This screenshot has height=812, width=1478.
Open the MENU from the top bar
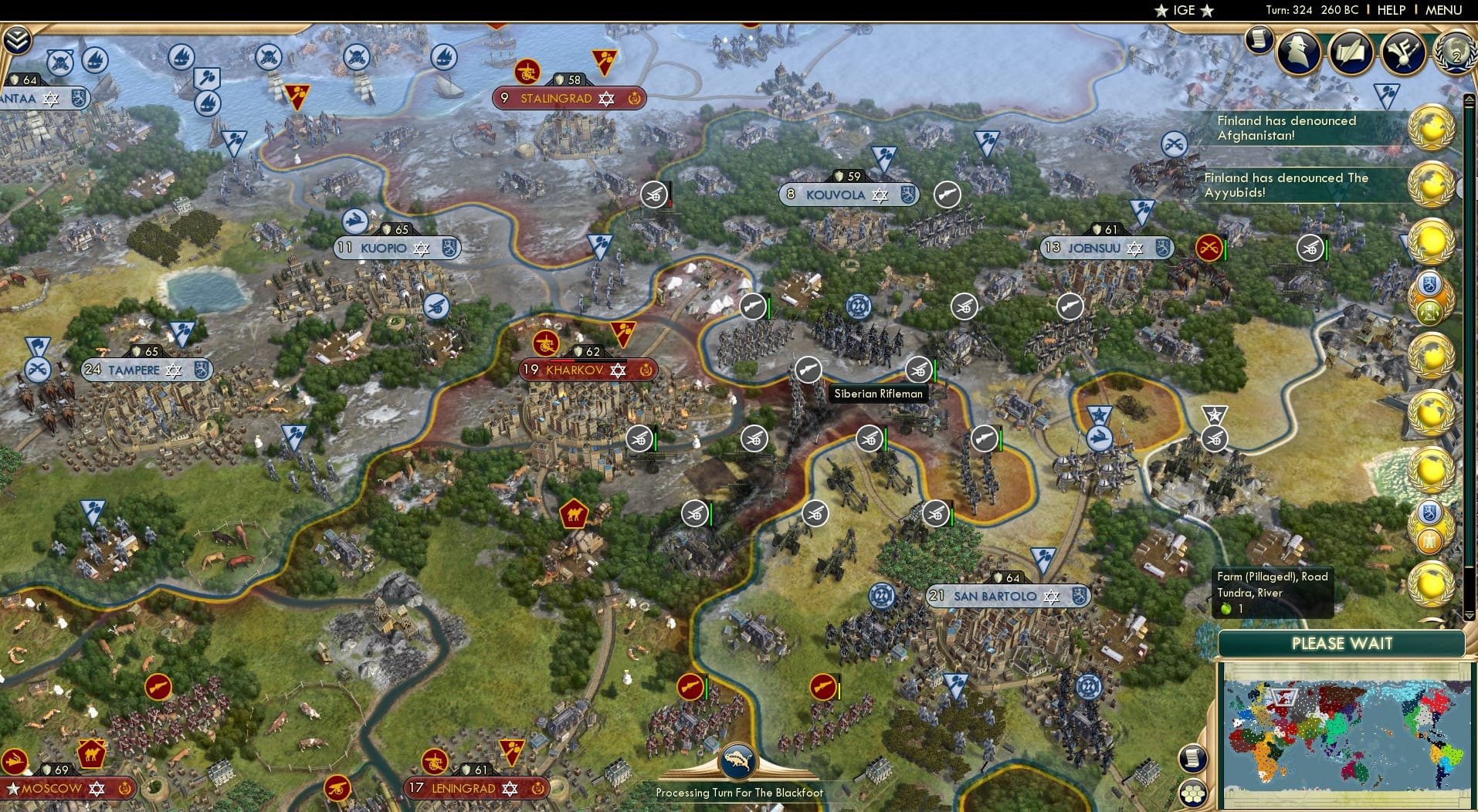pos(1446,11)
